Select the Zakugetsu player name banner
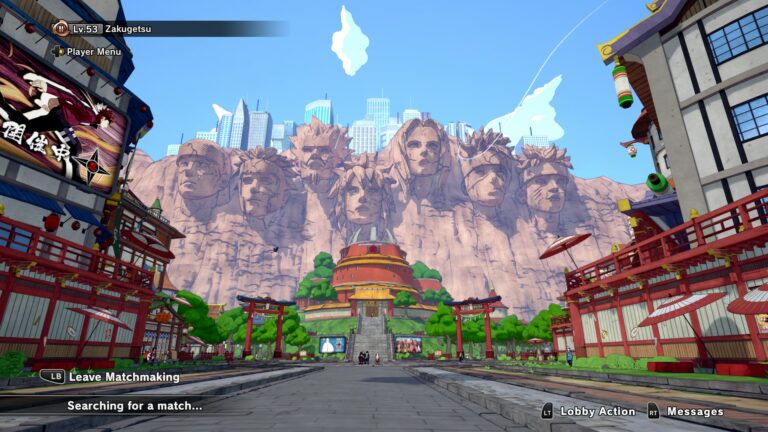The width and height of the screenshot is (768, 432). (x=128, y=29)
